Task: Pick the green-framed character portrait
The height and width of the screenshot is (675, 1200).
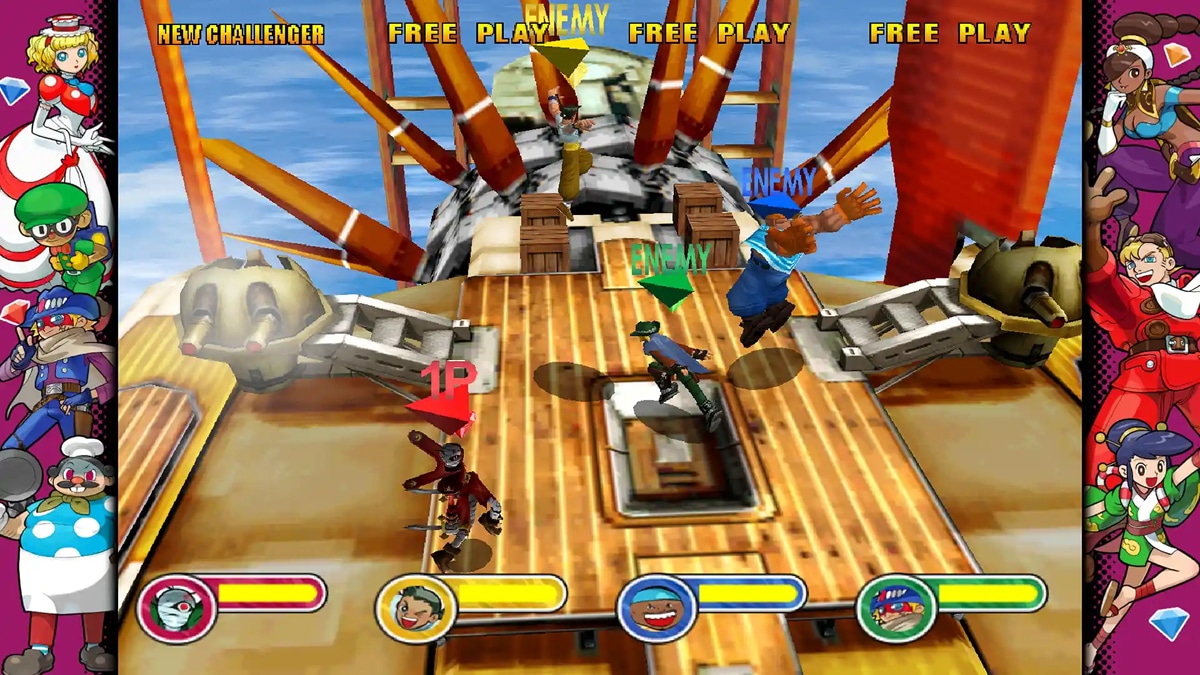Action: (896, 608)
